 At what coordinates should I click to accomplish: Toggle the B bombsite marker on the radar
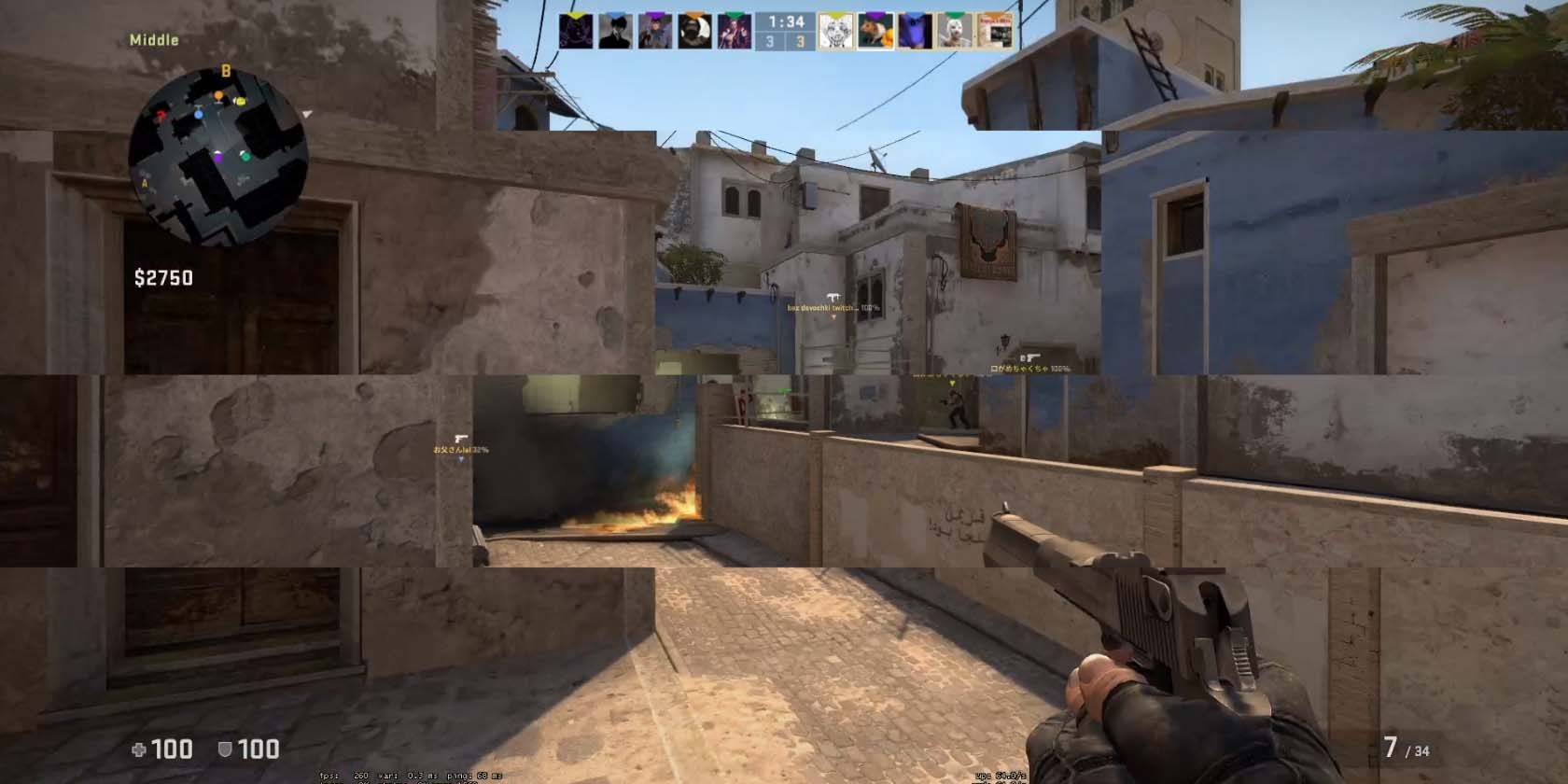pyautogui.click(x=226, y=71)
